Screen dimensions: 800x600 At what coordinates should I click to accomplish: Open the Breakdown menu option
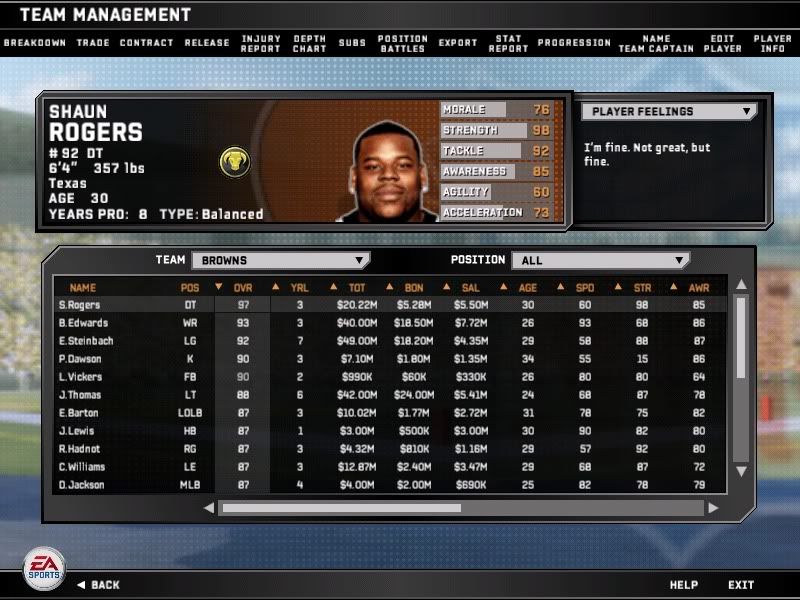35,43
